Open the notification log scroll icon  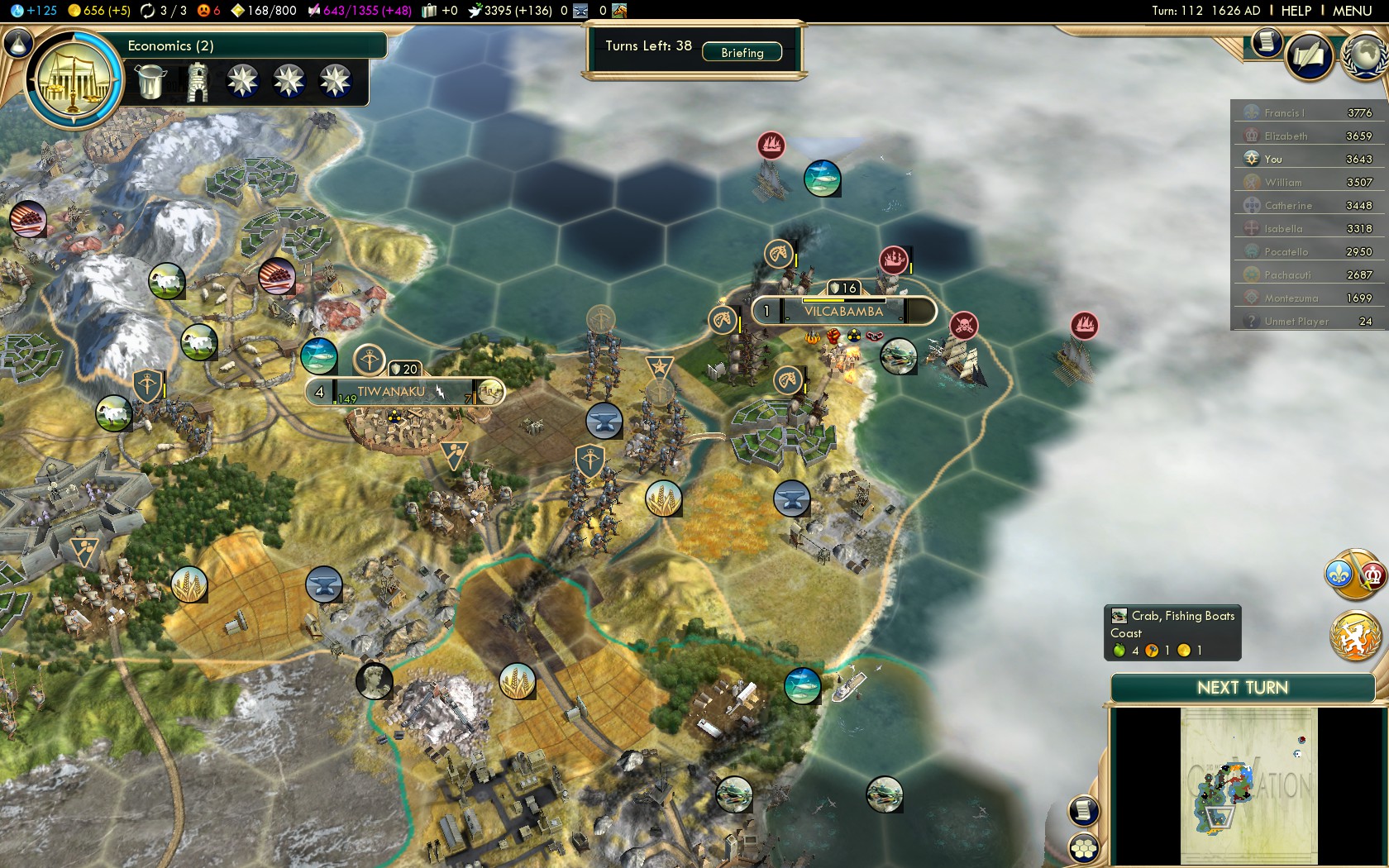[x=1266, y=42]
